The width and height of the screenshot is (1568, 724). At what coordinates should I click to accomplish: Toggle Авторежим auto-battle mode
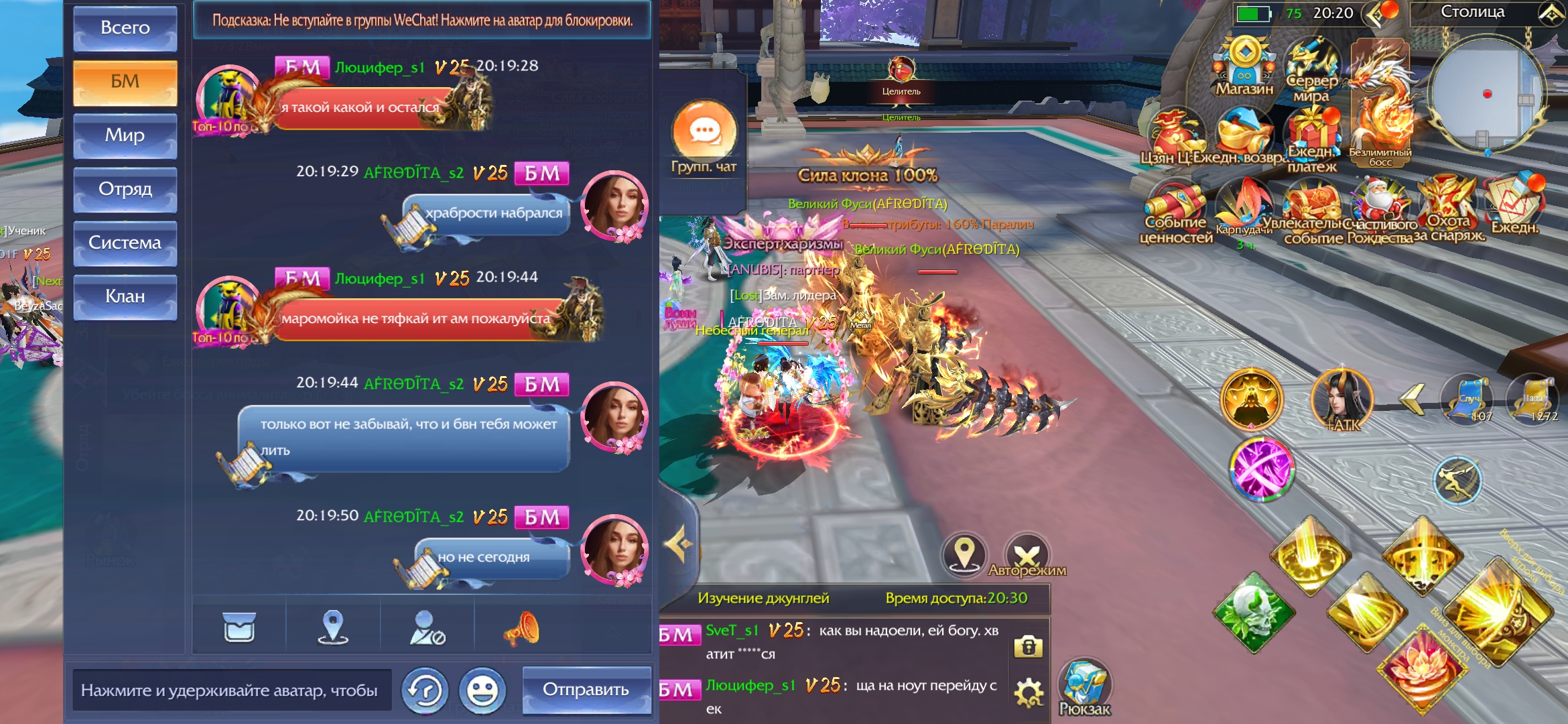[1027, 556]
